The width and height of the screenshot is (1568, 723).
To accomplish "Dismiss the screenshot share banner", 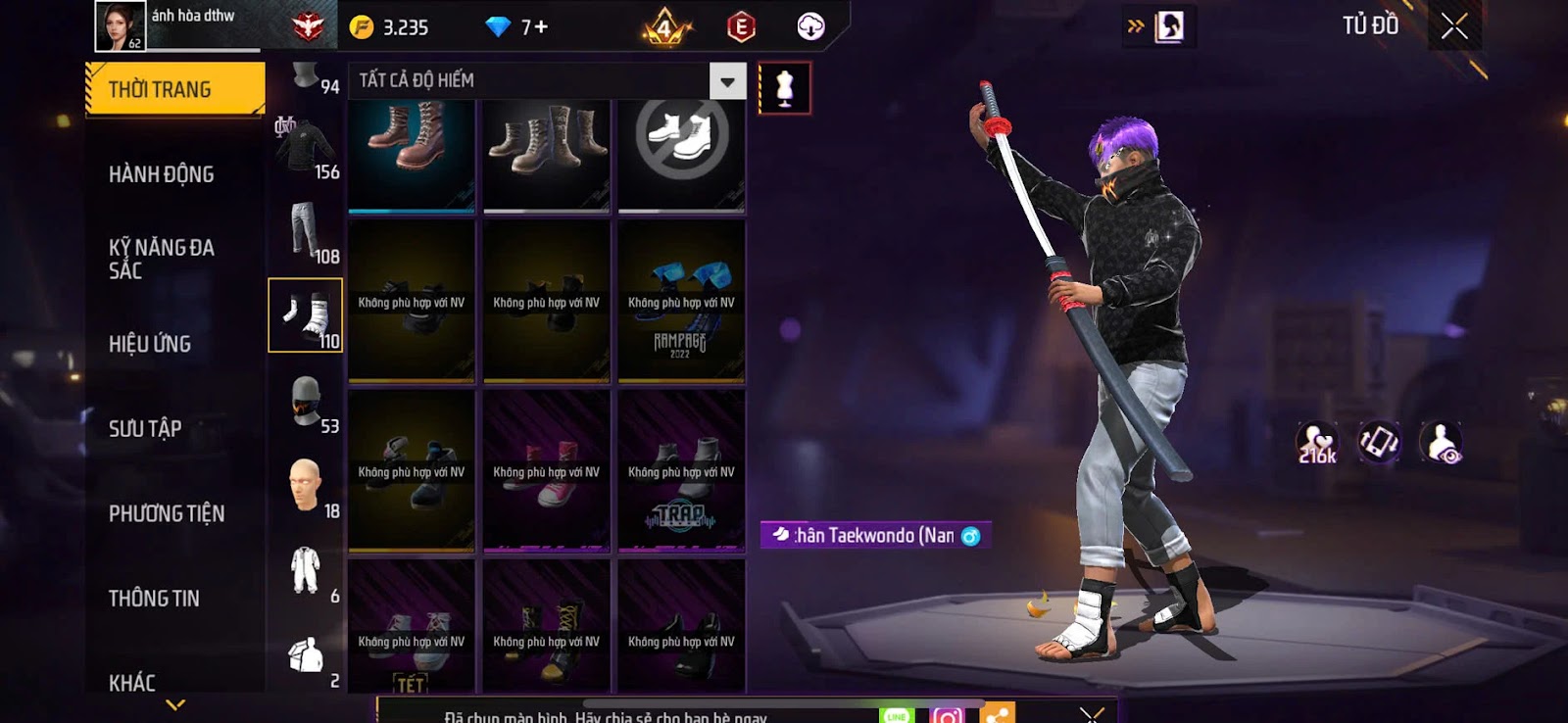I will click(1091, 713).
